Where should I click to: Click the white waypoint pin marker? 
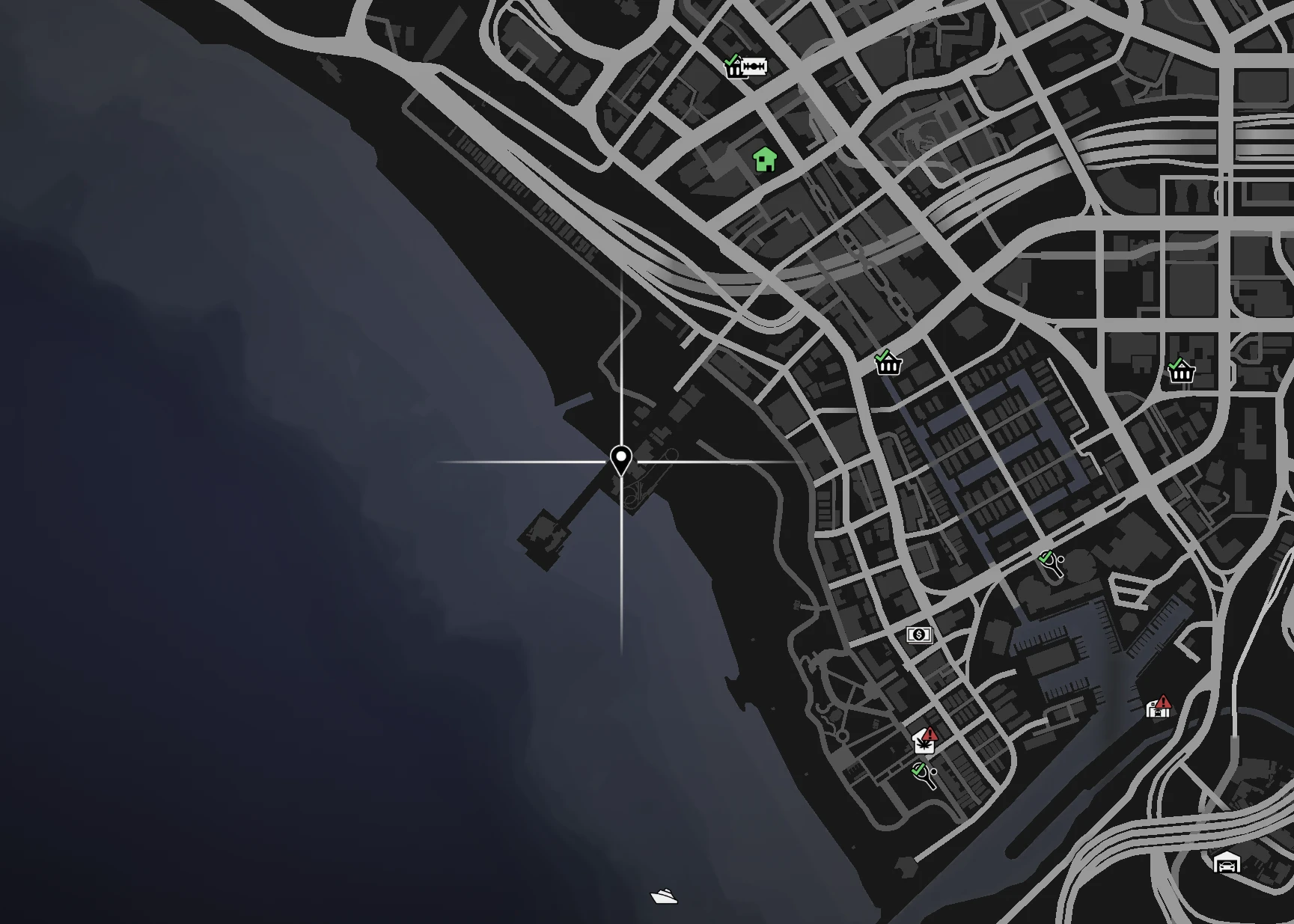620,459
